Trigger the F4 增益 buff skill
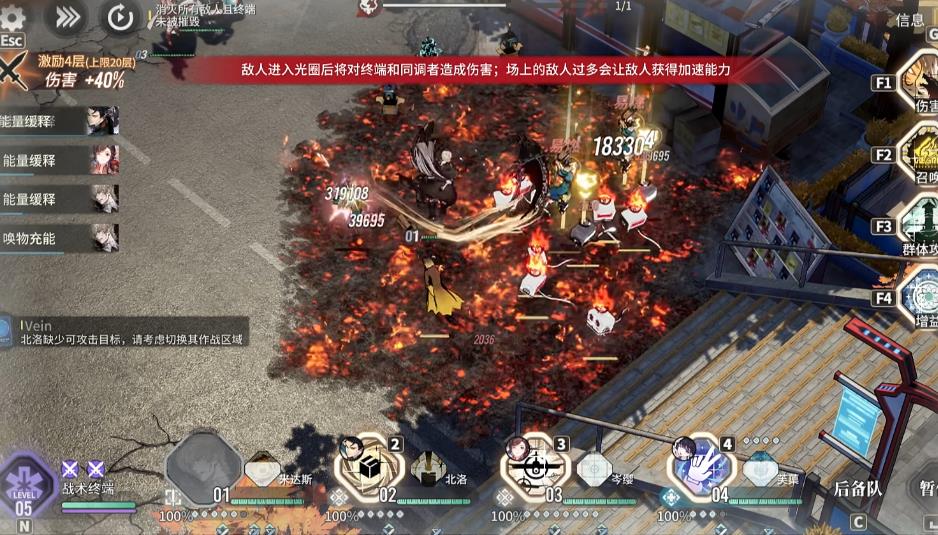Viewport: 938px width, 535px height. [920, 296]
